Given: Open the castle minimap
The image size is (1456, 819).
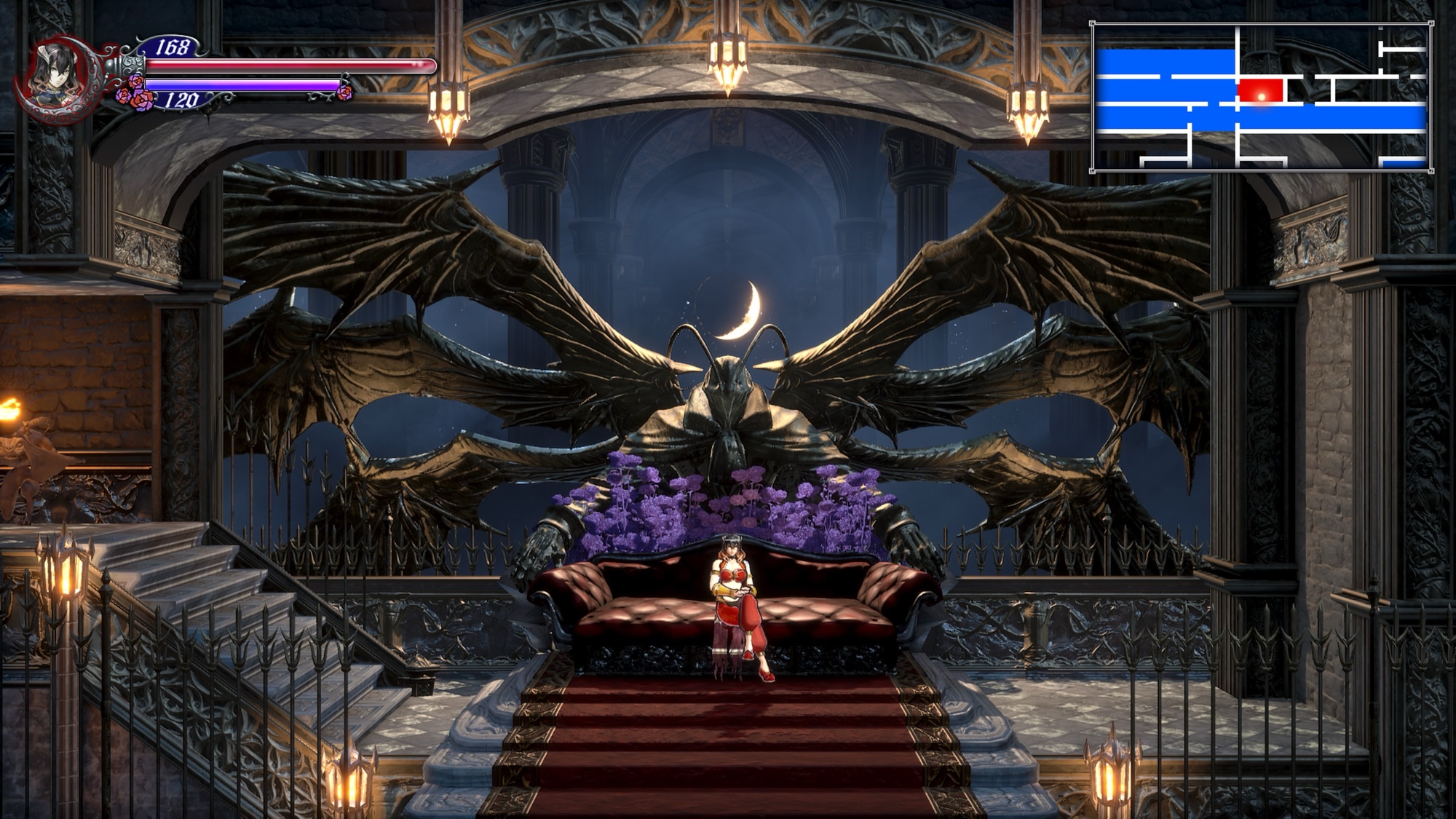Looking at the screenshot, I should (1261, 98).
